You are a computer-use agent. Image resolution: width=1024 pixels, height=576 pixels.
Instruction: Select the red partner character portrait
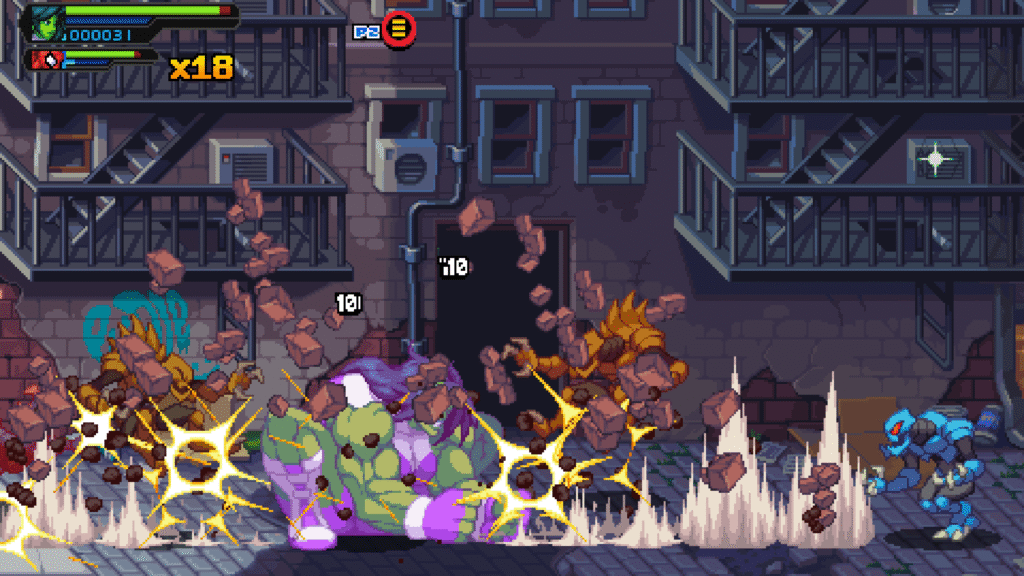click(46, 60)
